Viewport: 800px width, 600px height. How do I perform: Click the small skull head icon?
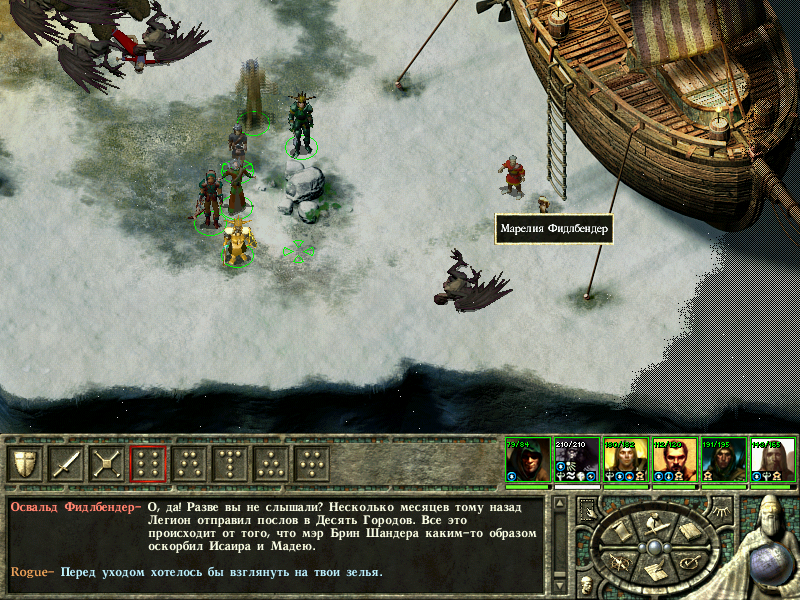(585, 583)
